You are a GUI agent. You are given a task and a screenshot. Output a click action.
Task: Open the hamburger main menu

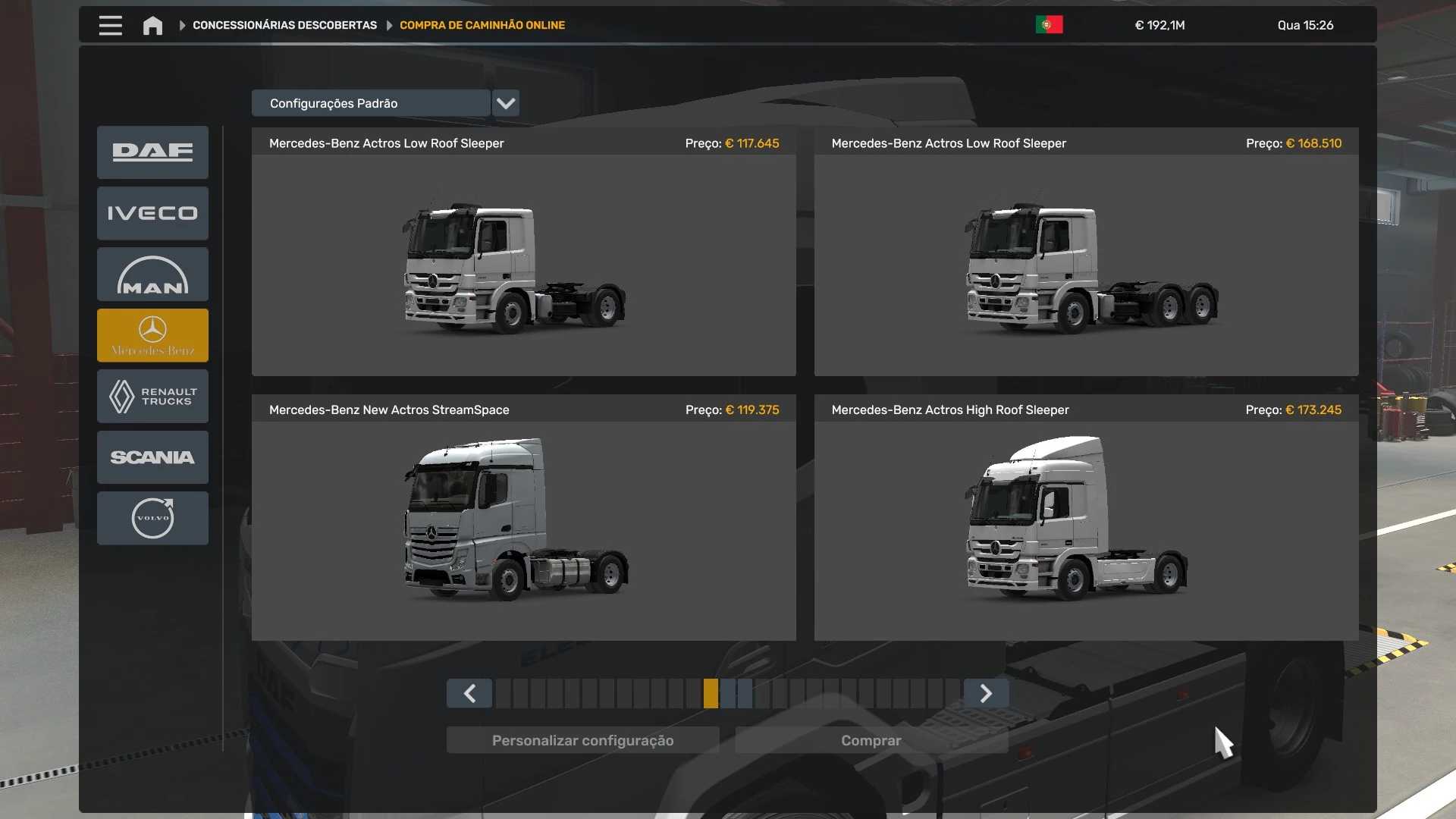point(110,26)
